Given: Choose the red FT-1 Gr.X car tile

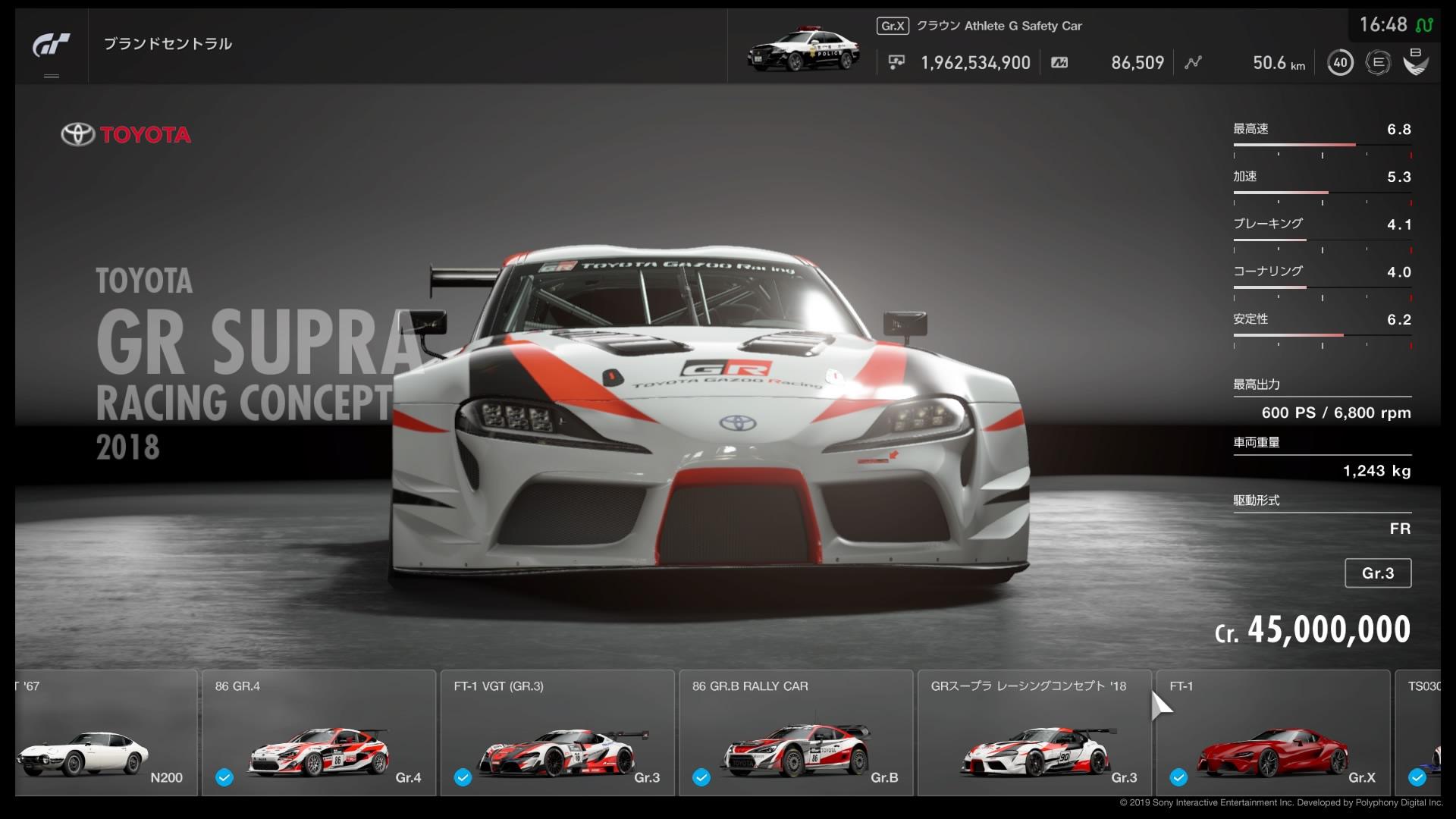Looking at the screenshot, I should click(1272, 733).
